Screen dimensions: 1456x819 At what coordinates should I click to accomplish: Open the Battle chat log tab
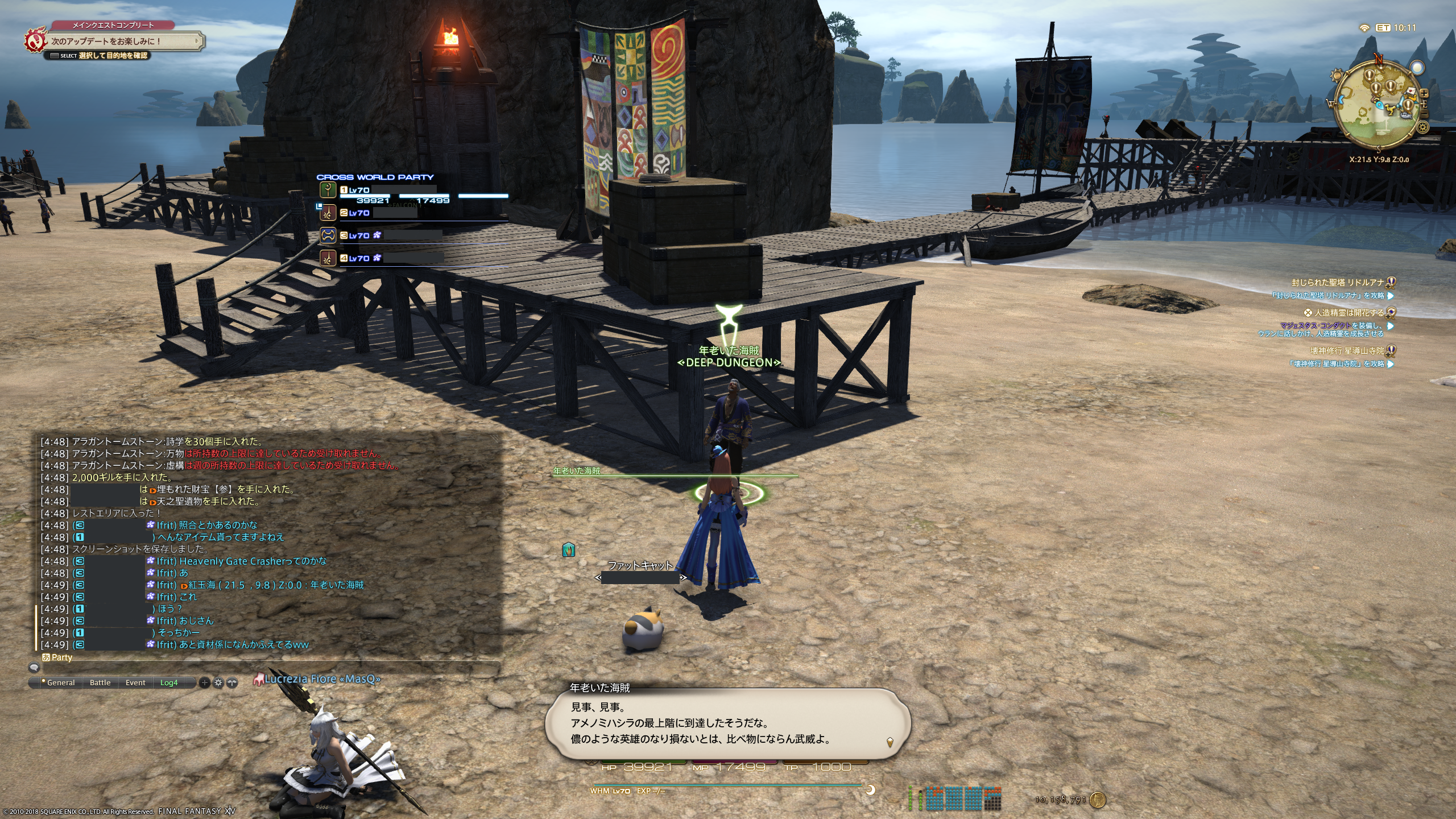[100, 682]
